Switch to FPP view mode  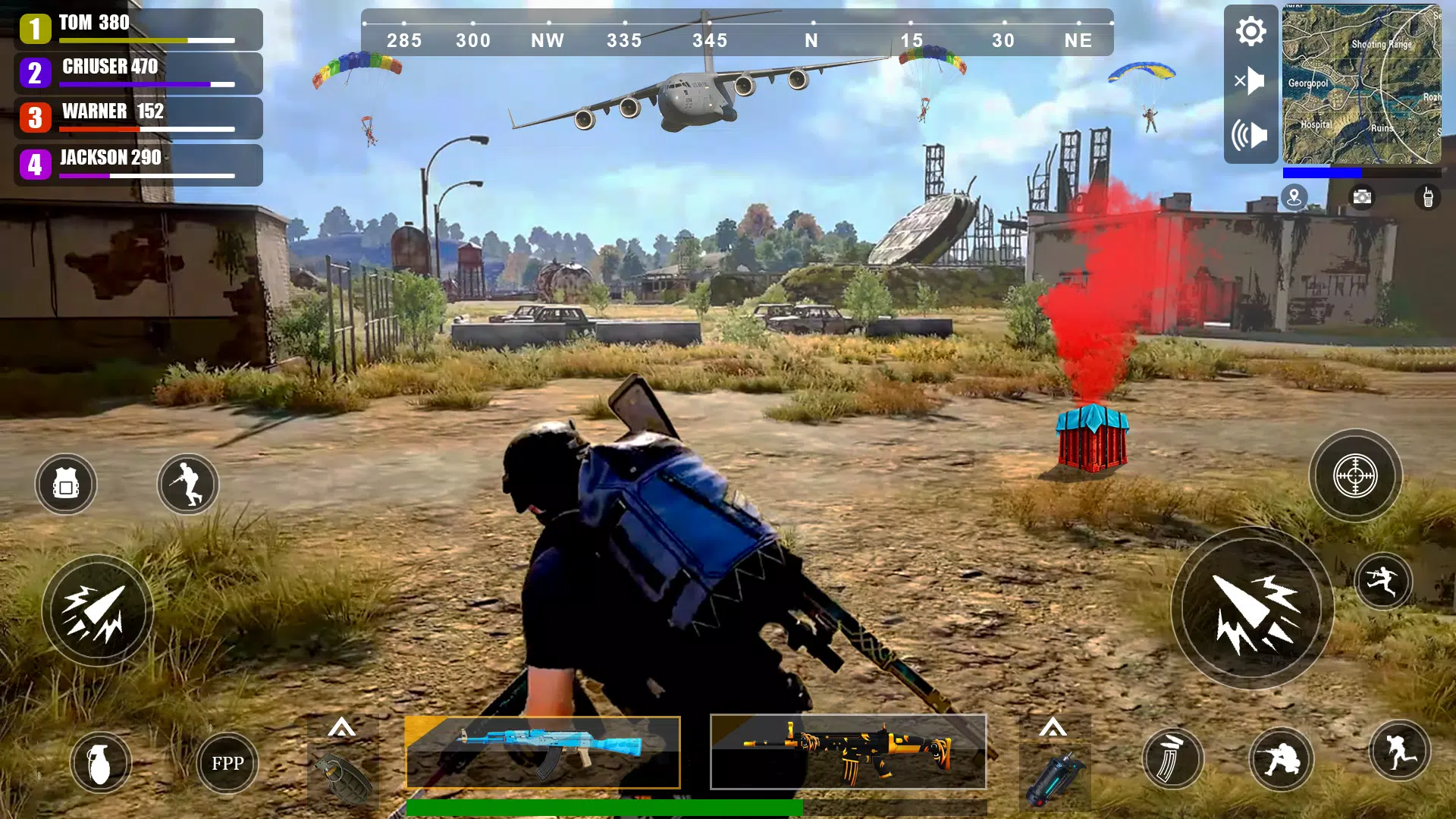click(227, 764)
